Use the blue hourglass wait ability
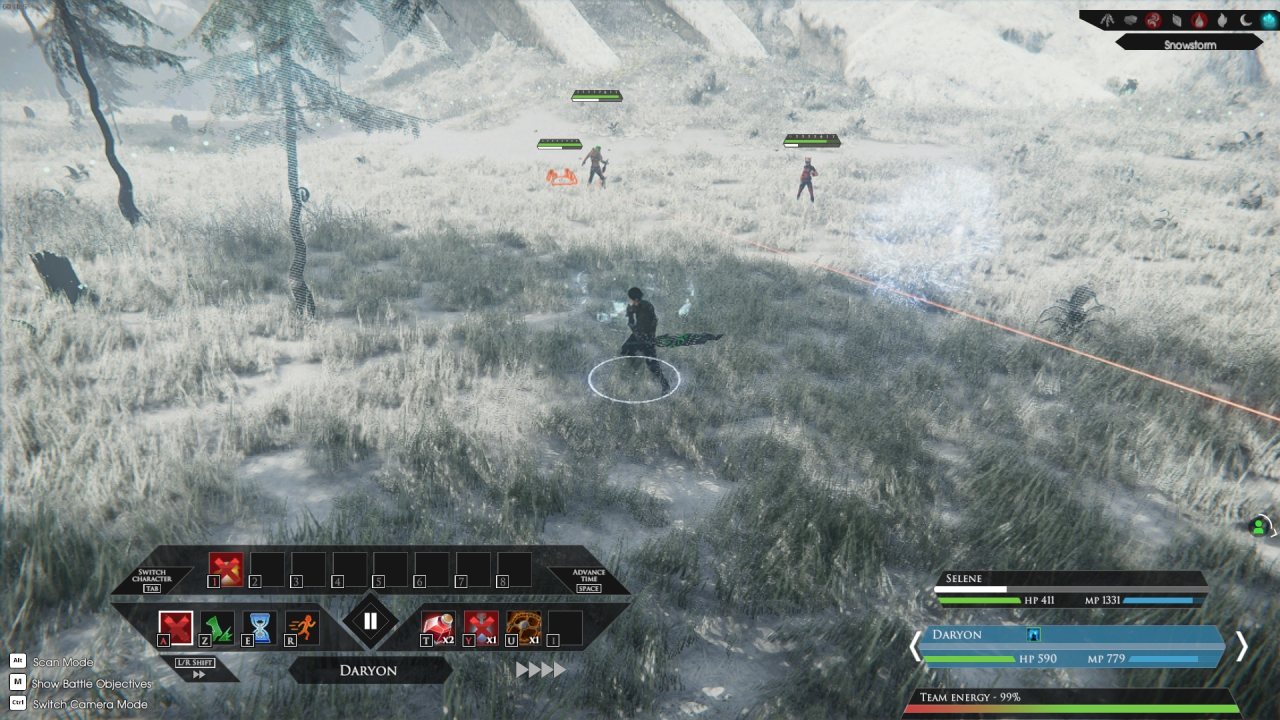 [x=260, y=627]
